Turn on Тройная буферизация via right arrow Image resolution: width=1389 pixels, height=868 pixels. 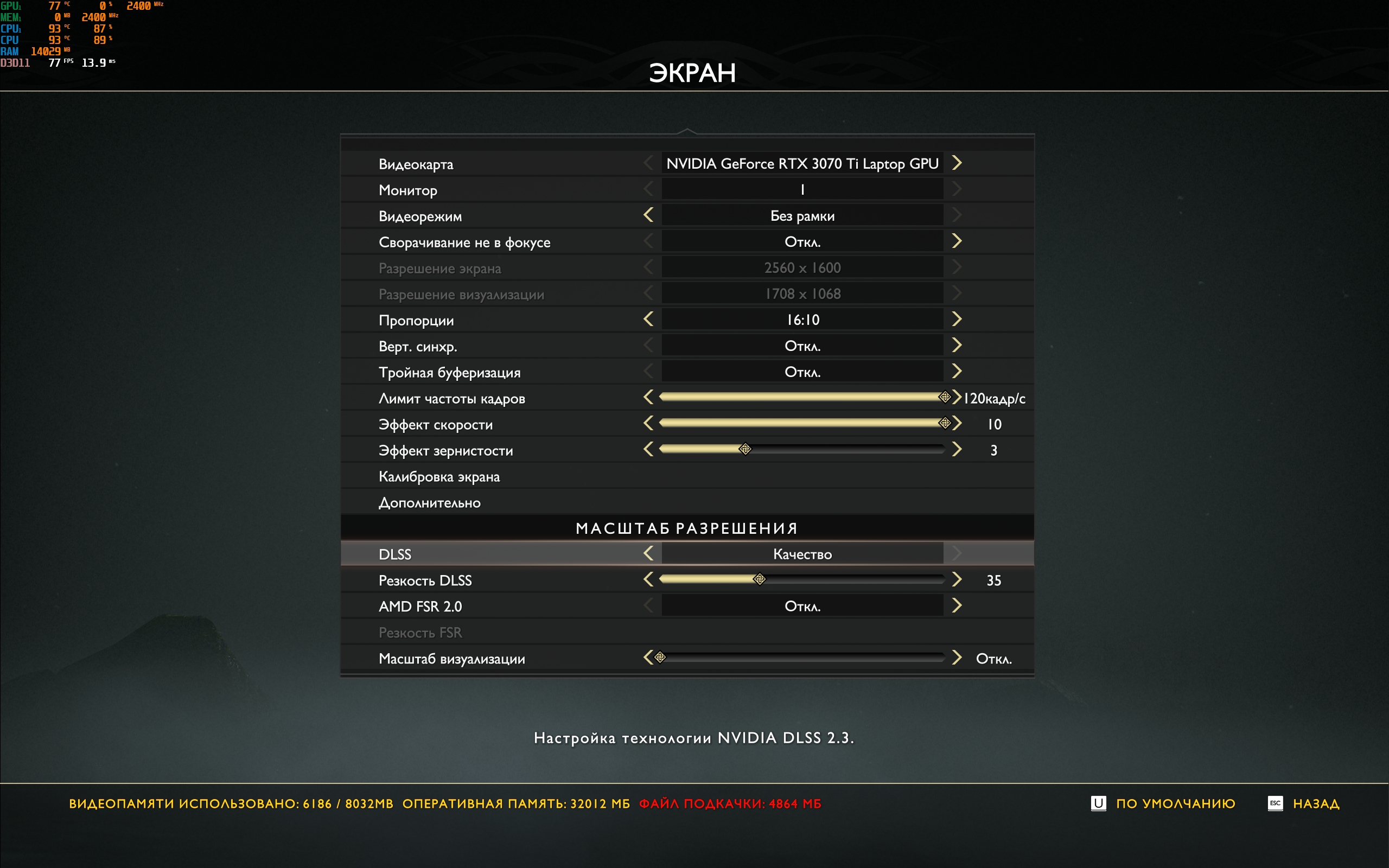point(956,372)
